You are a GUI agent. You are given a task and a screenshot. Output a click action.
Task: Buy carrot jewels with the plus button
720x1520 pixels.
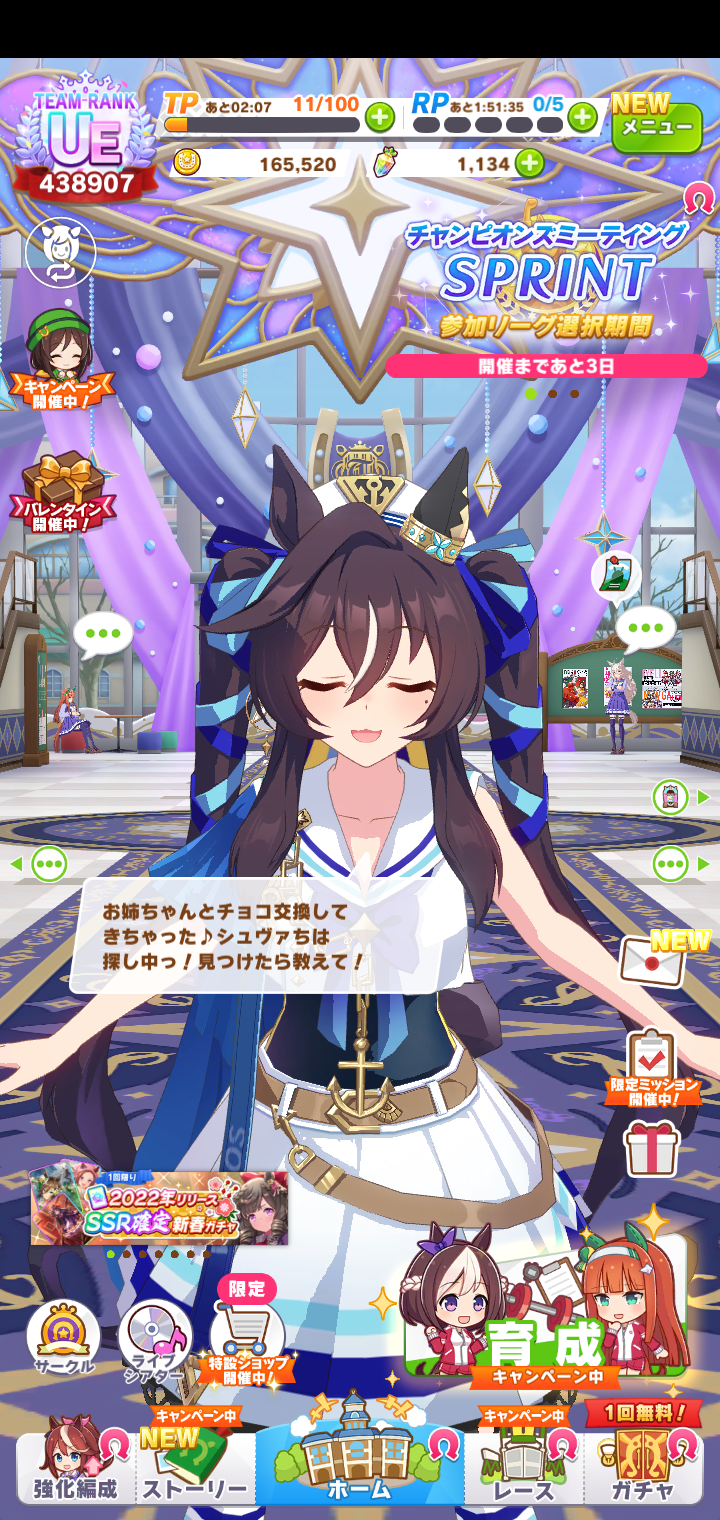529,163
